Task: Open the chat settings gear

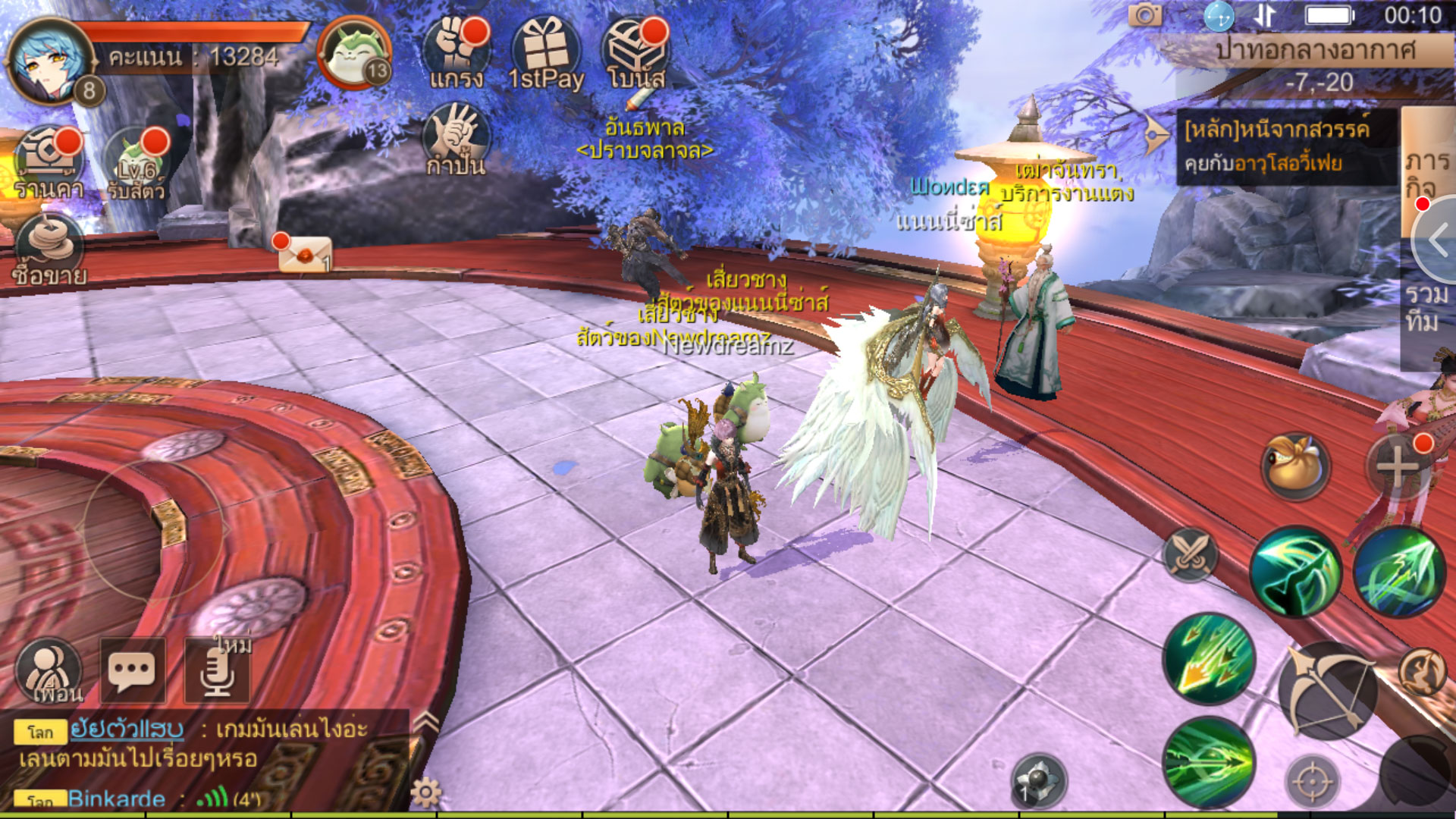Action: (425, 792)
